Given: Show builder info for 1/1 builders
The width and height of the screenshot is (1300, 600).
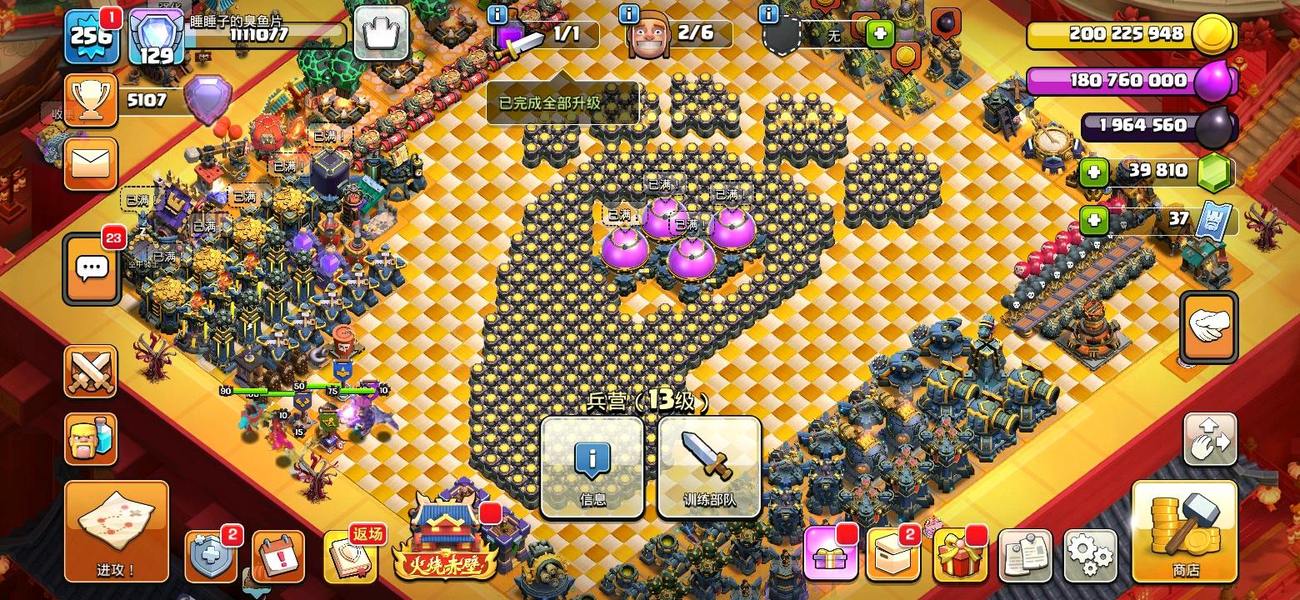Looking at the screenshot, I should coord(497,15).
